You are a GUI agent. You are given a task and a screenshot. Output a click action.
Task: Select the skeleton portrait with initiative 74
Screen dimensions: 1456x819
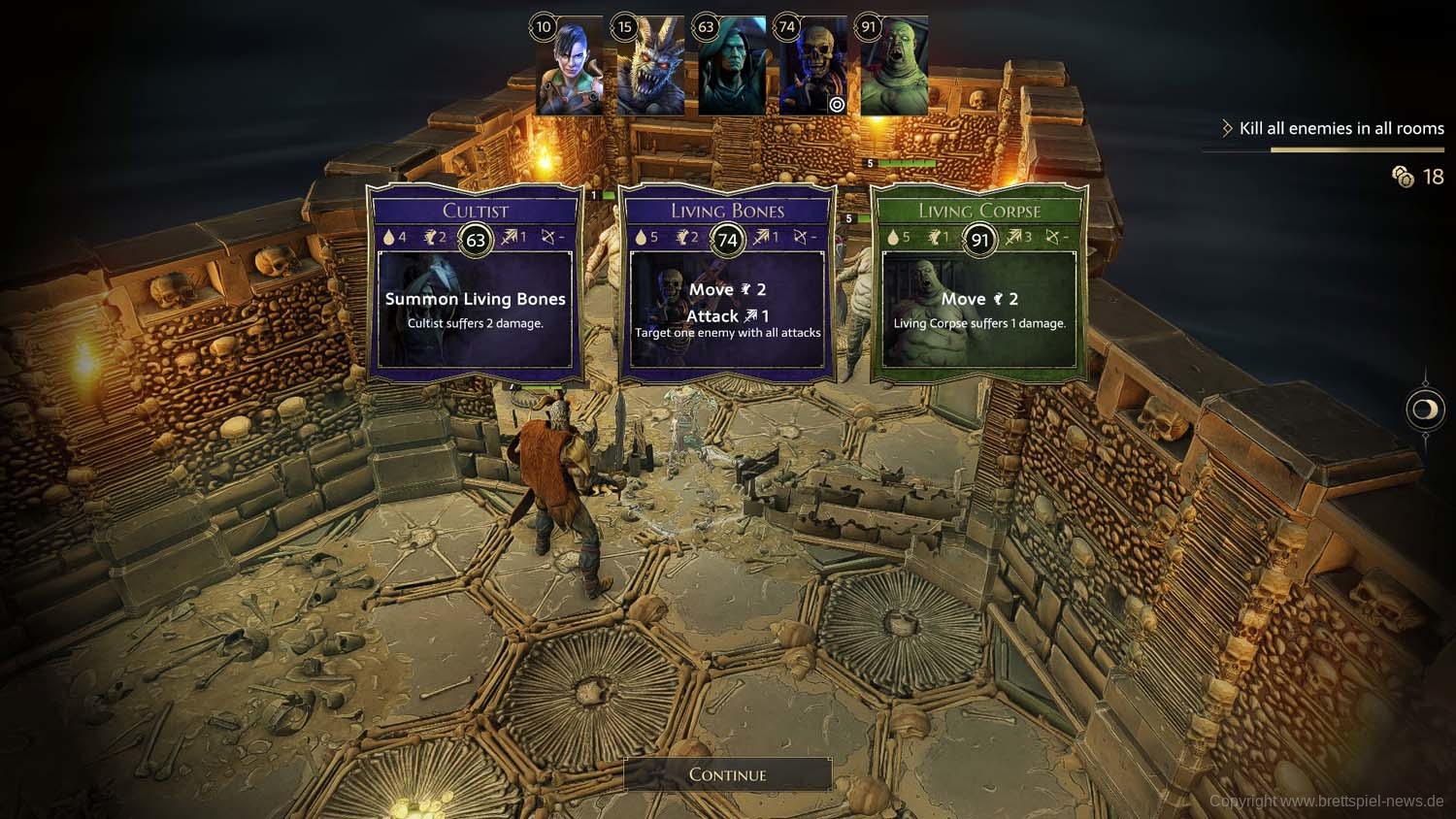pos(813,66)
